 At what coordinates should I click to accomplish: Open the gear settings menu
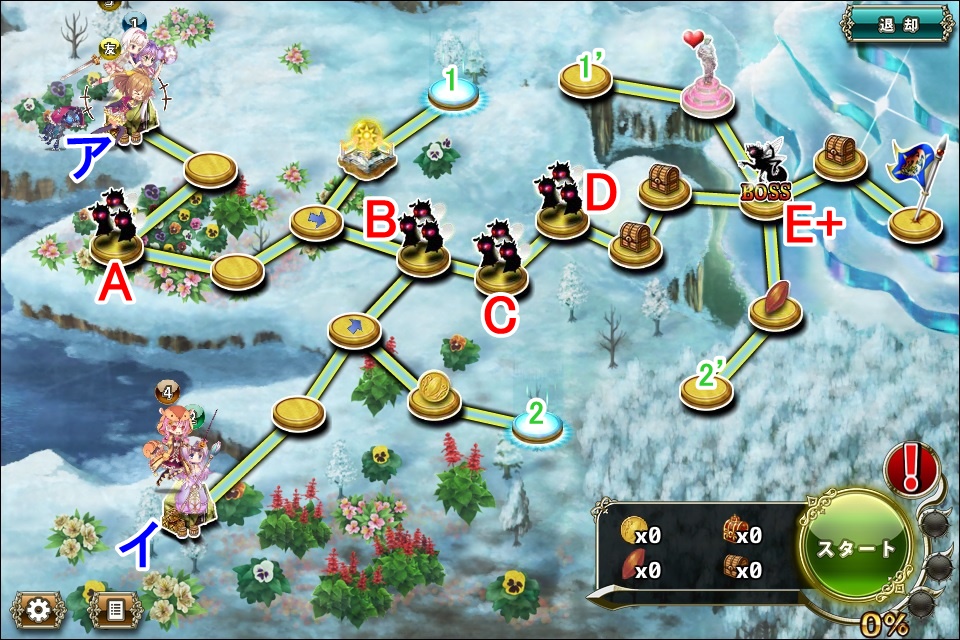pos(40,608)
